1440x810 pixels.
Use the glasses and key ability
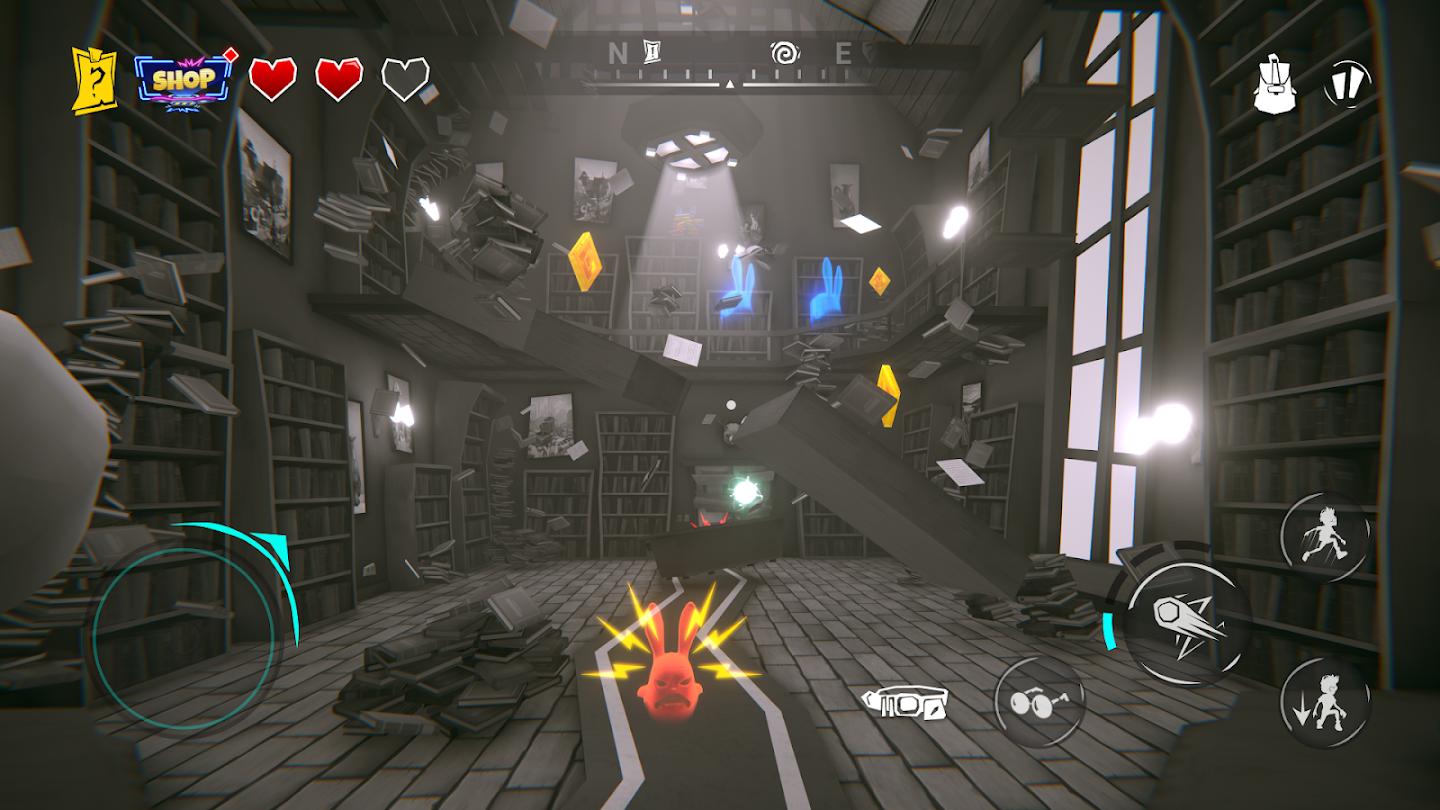[1039, 701]
